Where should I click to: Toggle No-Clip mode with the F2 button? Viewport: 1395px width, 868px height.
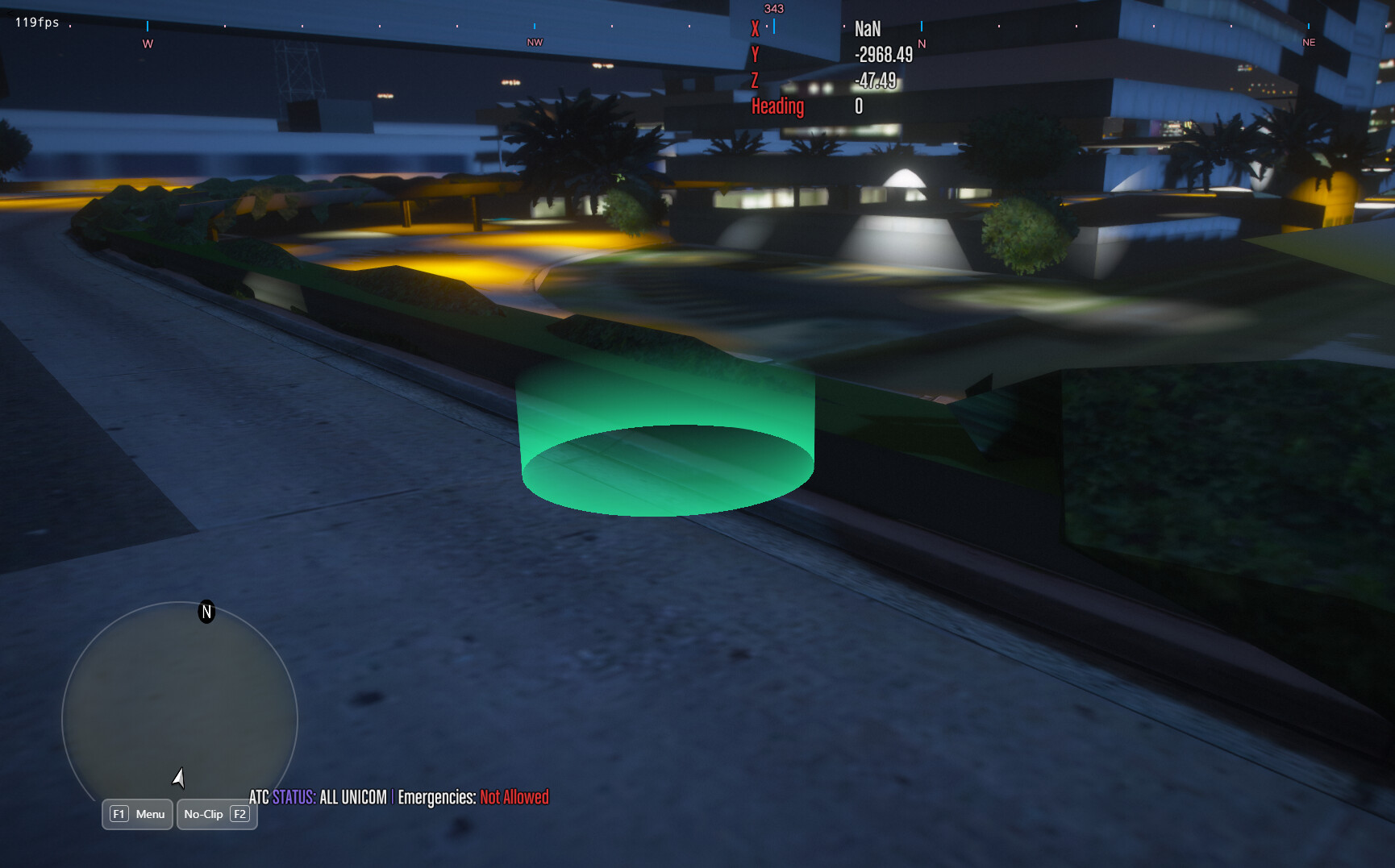click(217, 814)
